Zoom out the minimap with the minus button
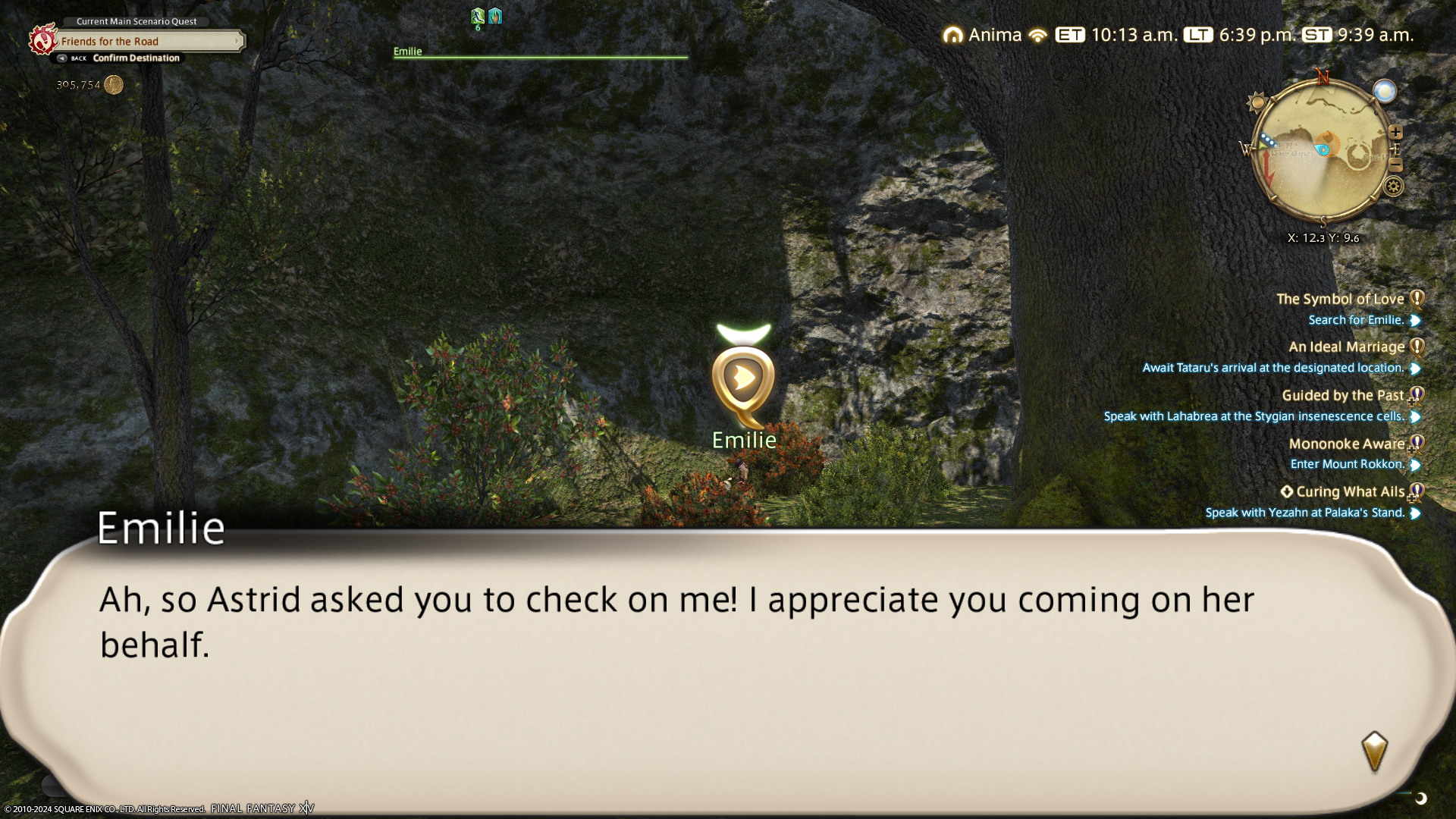The height and width of the screenshot is (819, 1456). (1395, 165)
